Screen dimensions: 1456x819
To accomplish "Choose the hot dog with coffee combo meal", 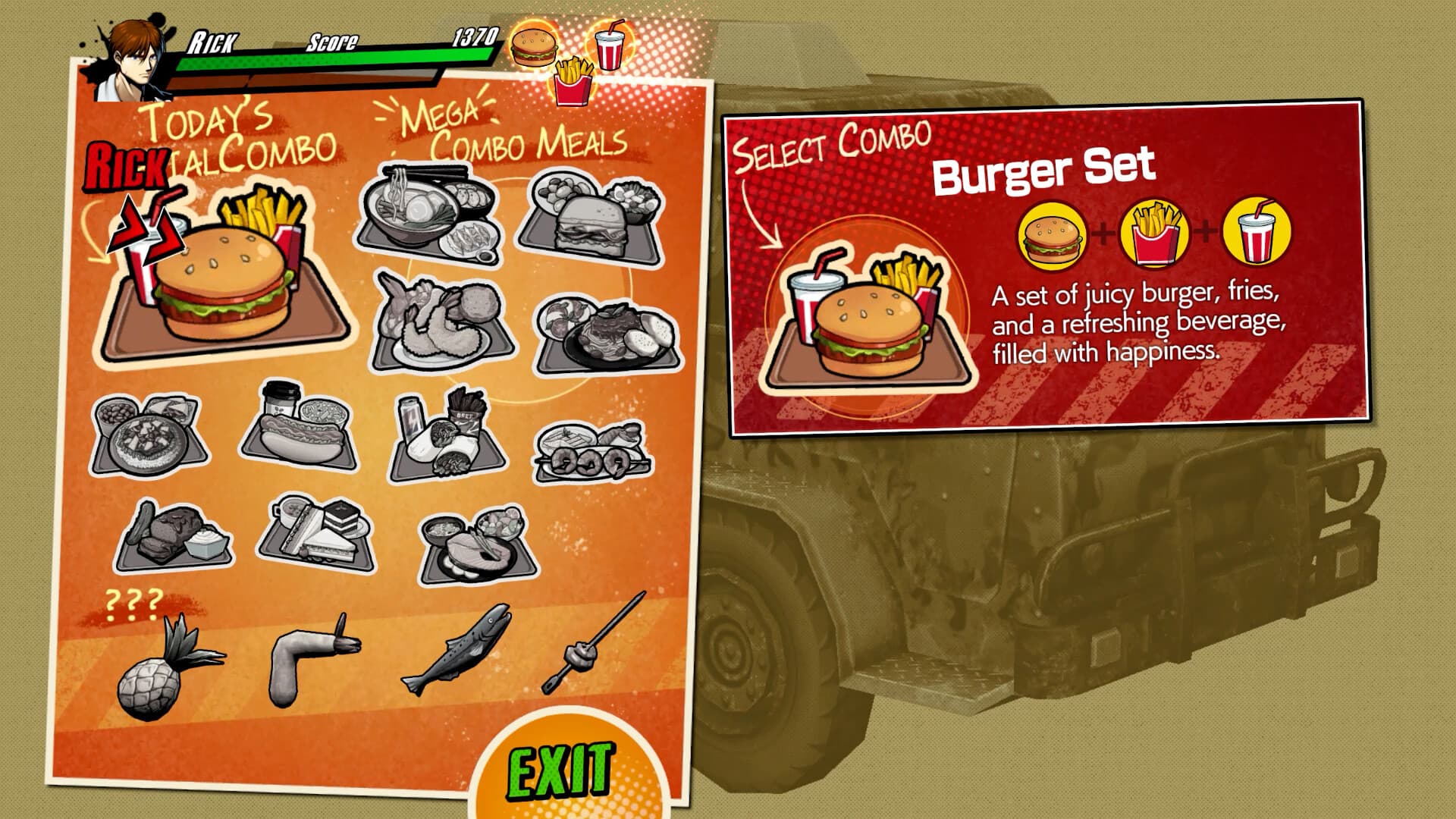I will [x=303, y=432].
